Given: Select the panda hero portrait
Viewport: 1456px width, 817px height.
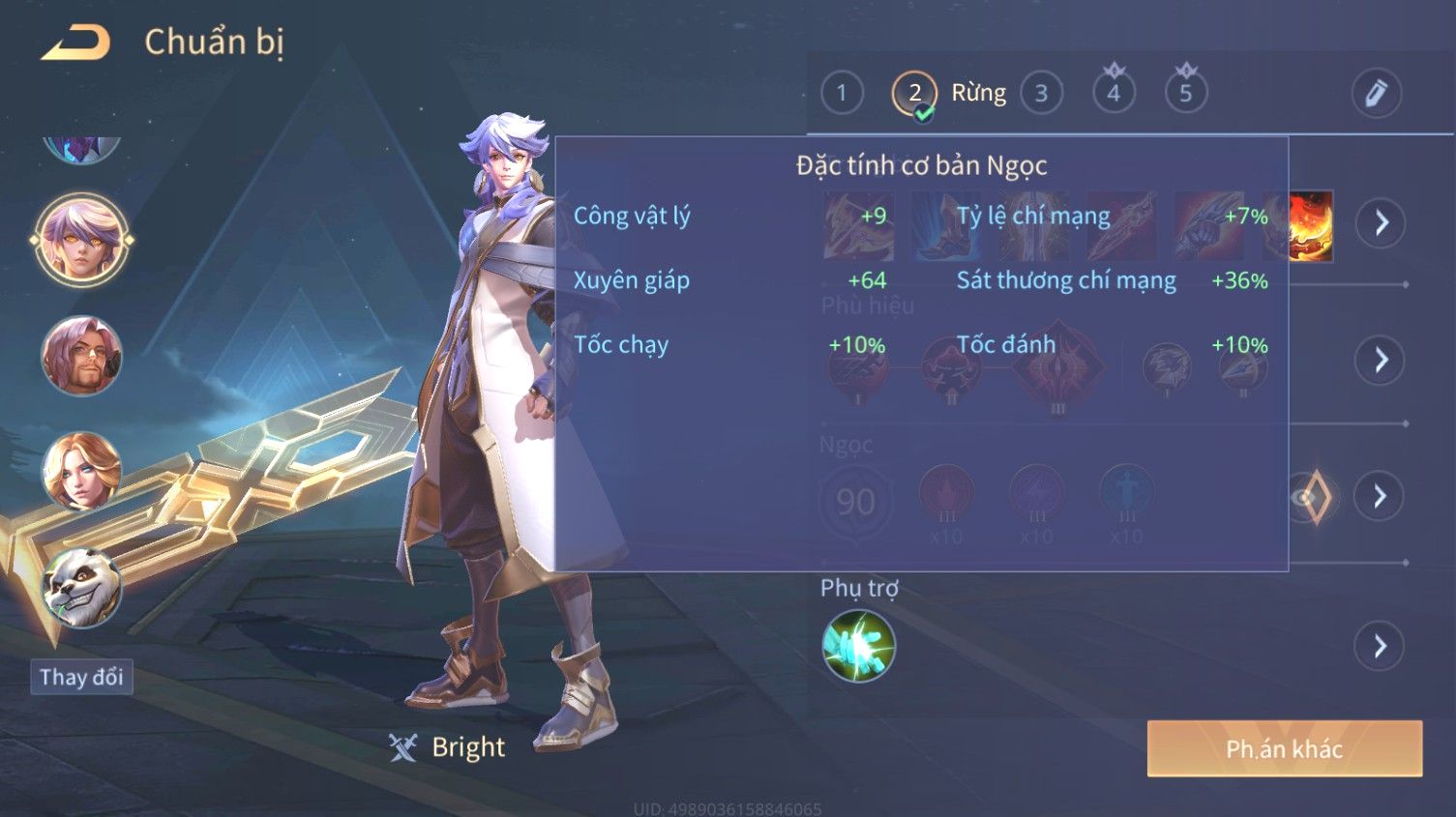Looking at the screenshot, I should point(81,587).
